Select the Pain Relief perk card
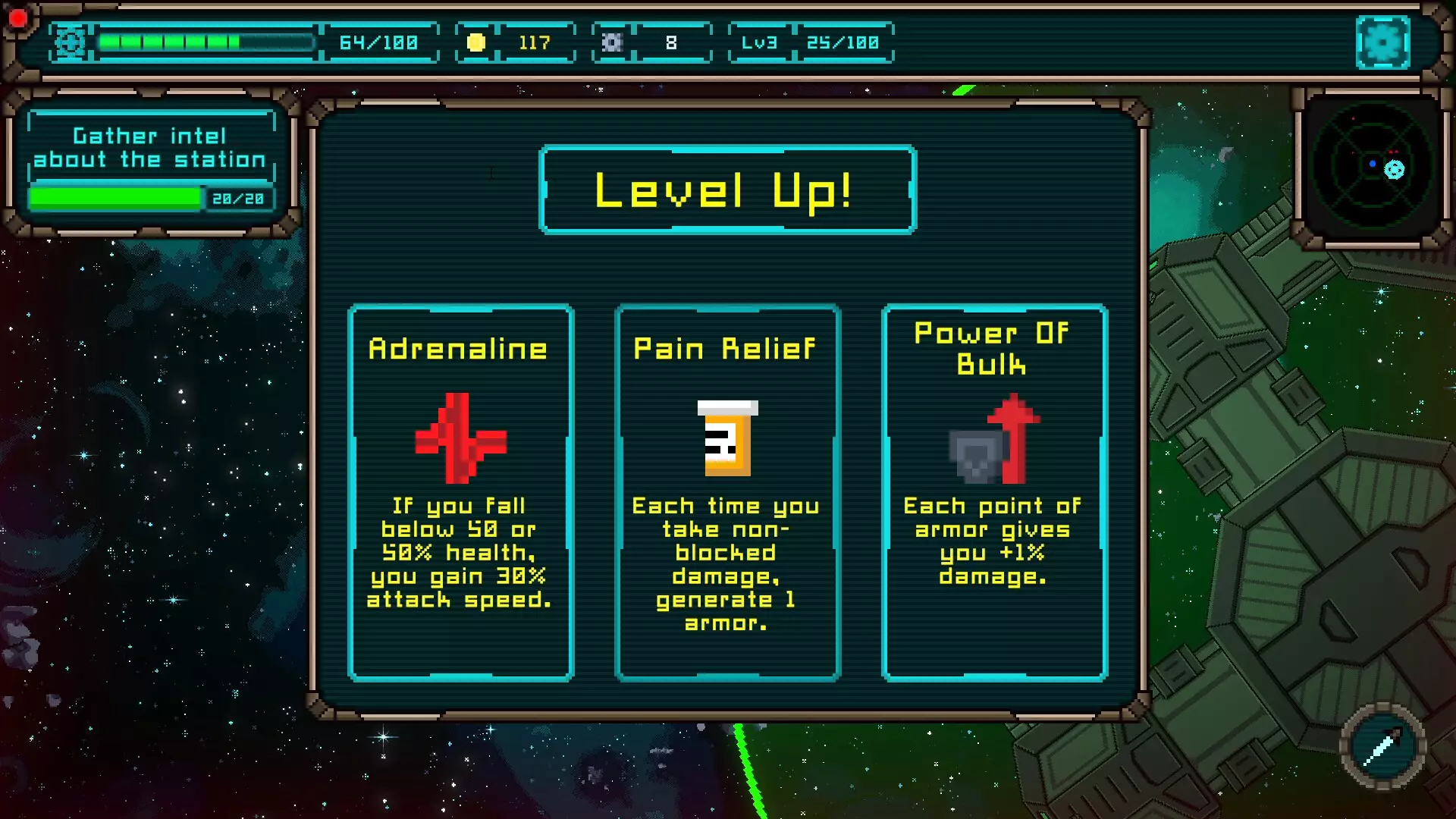 pos(727,492)
